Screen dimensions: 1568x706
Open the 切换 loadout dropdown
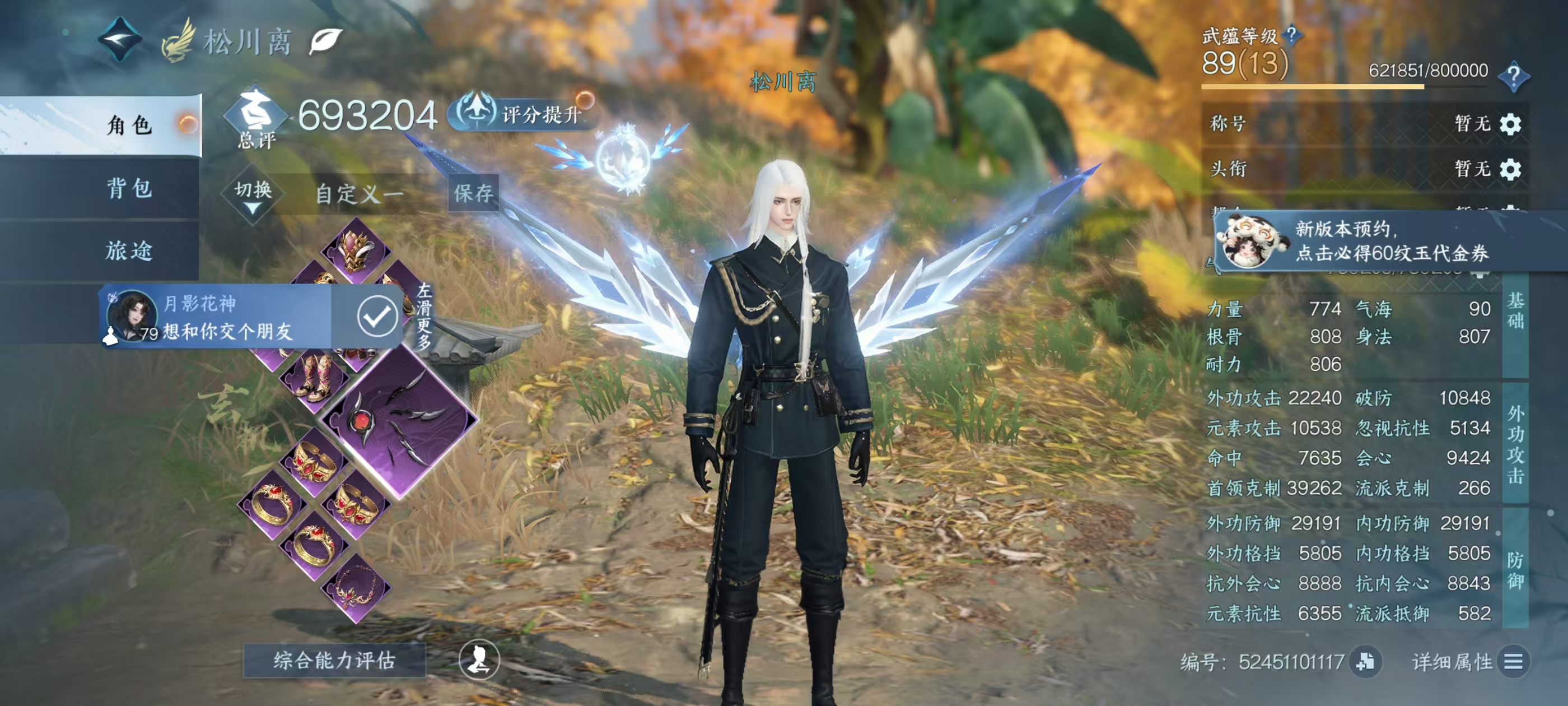pyautogui.click(x=253, y=195)
